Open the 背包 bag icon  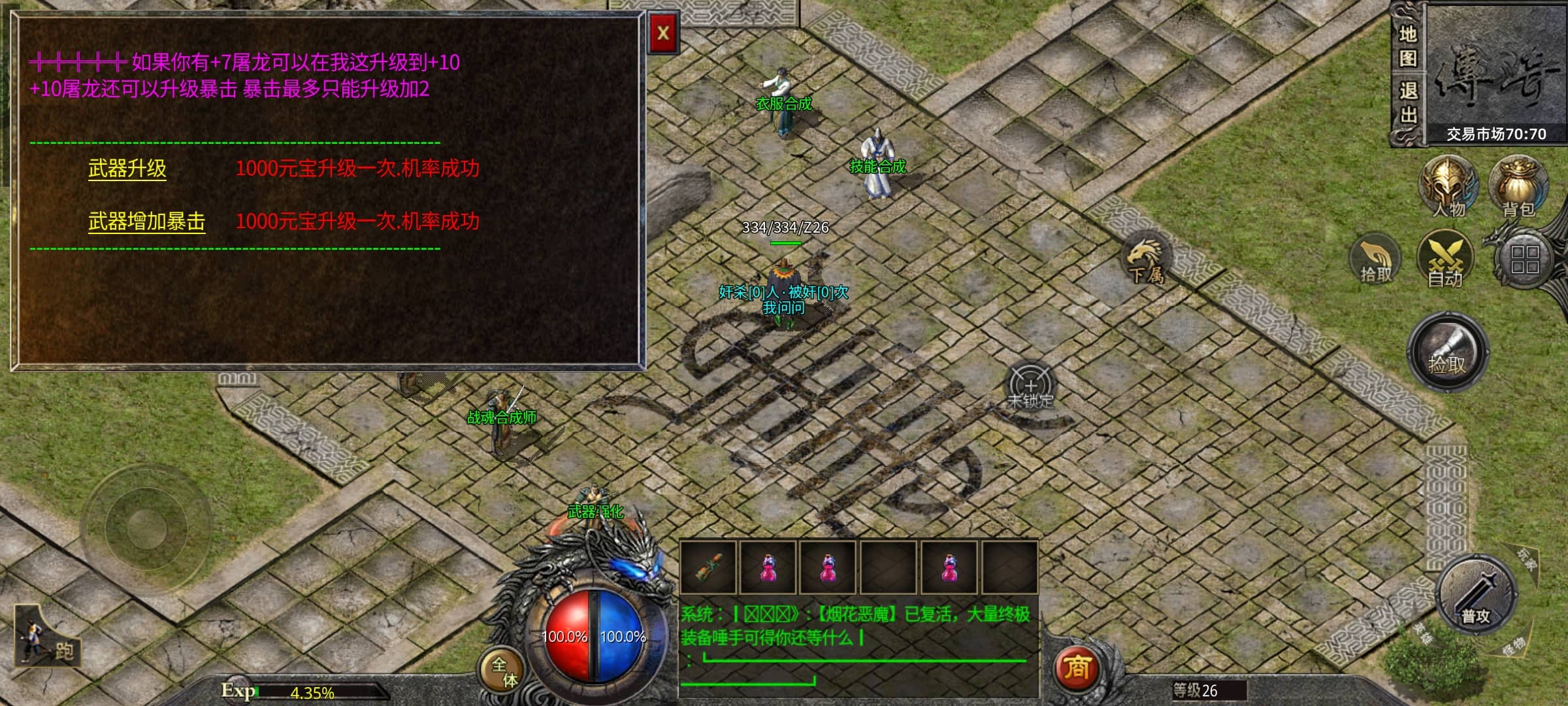(1518, 186)
